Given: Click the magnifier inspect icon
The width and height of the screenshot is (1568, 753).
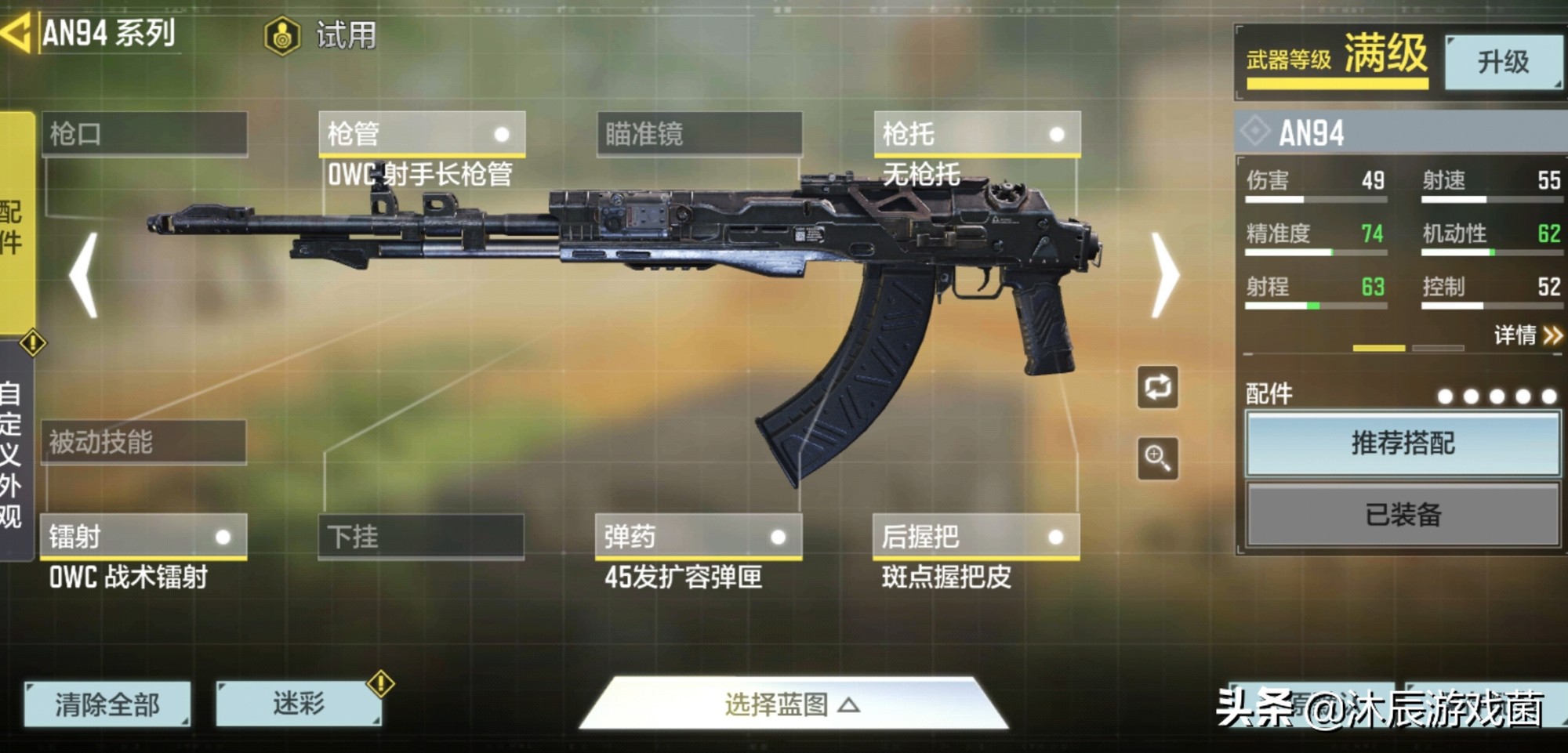Looking at the screenshot, I should click(1158, 458).
